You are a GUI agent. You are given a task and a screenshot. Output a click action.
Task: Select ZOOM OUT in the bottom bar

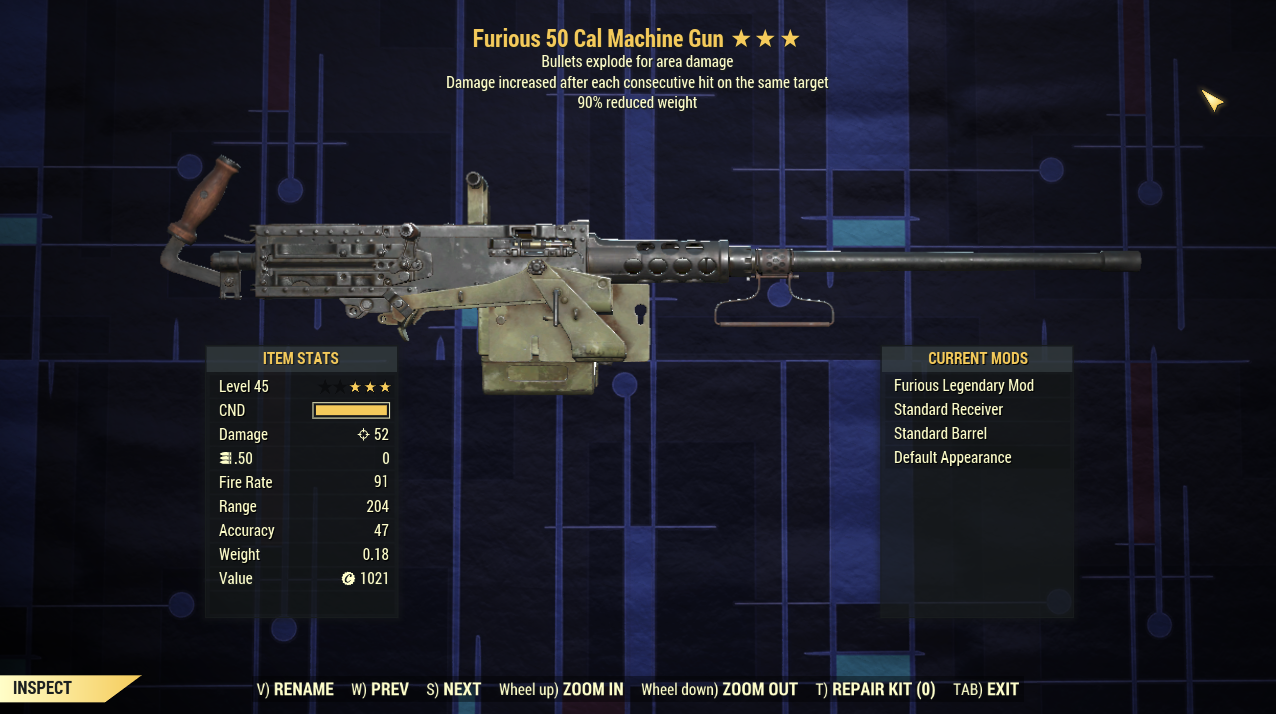(719, 689)
